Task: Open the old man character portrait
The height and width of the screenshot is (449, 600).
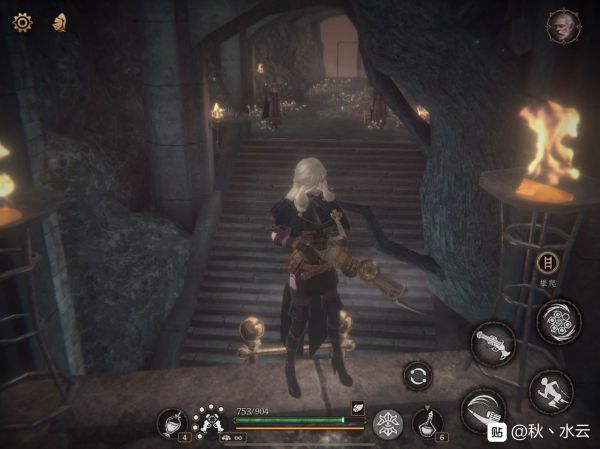Action: point(563,27)
